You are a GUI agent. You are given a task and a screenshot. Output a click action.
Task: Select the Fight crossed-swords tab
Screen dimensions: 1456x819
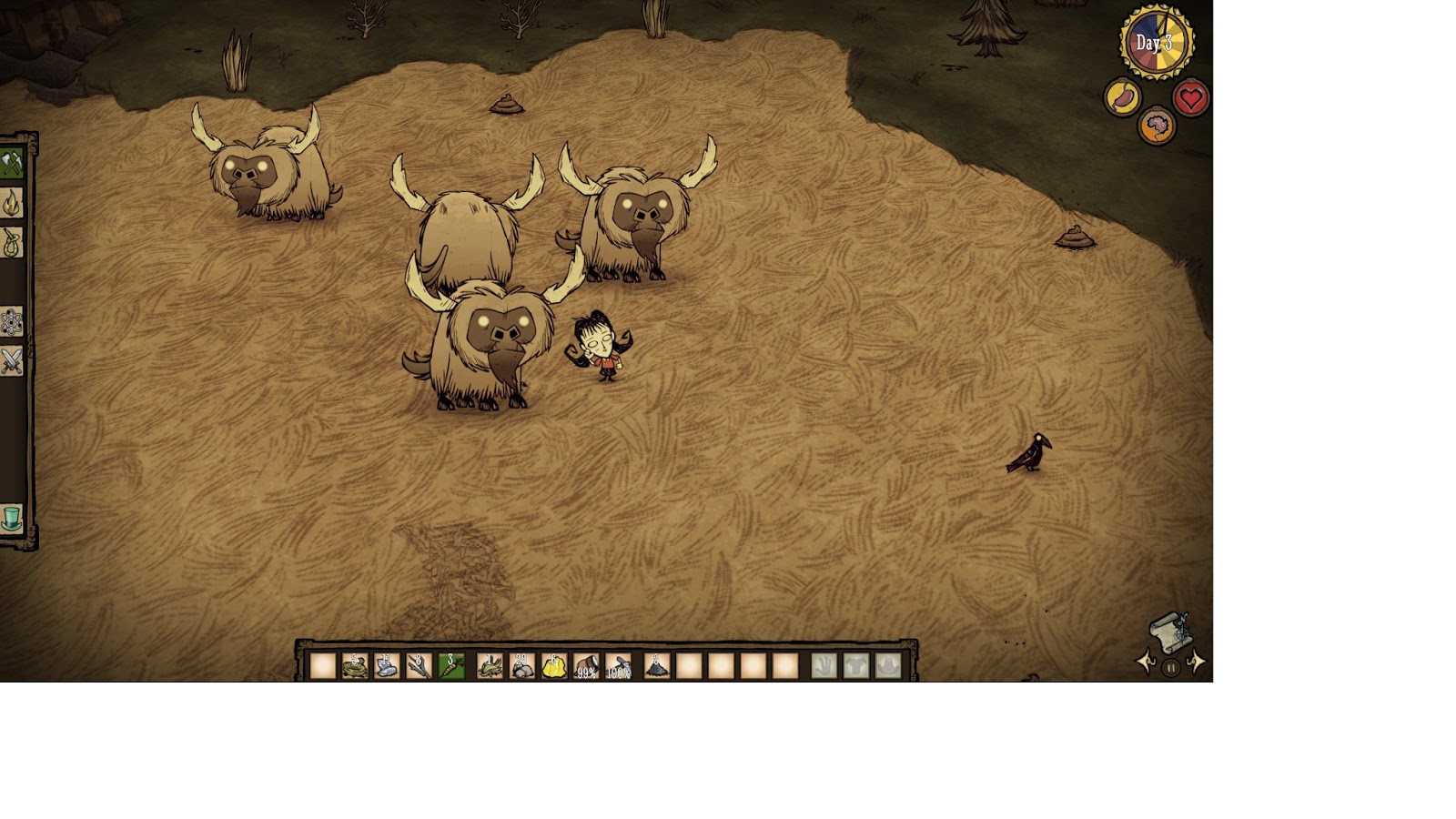(11, 361)
